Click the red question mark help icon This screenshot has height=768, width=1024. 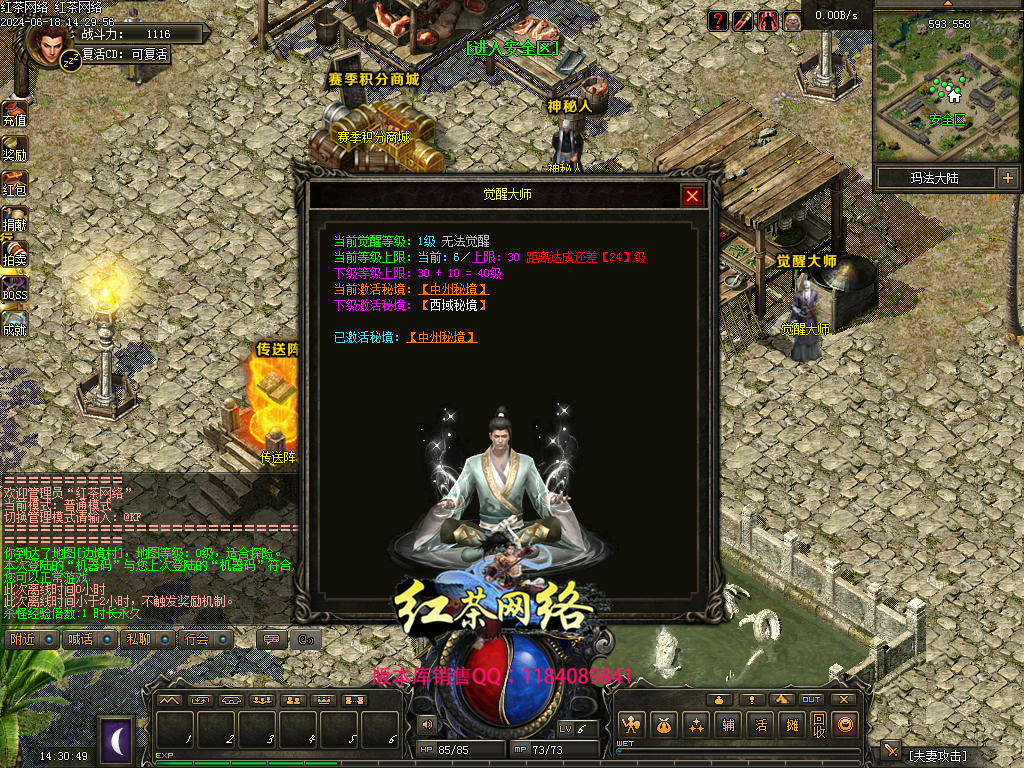click(x=718, y=20)
